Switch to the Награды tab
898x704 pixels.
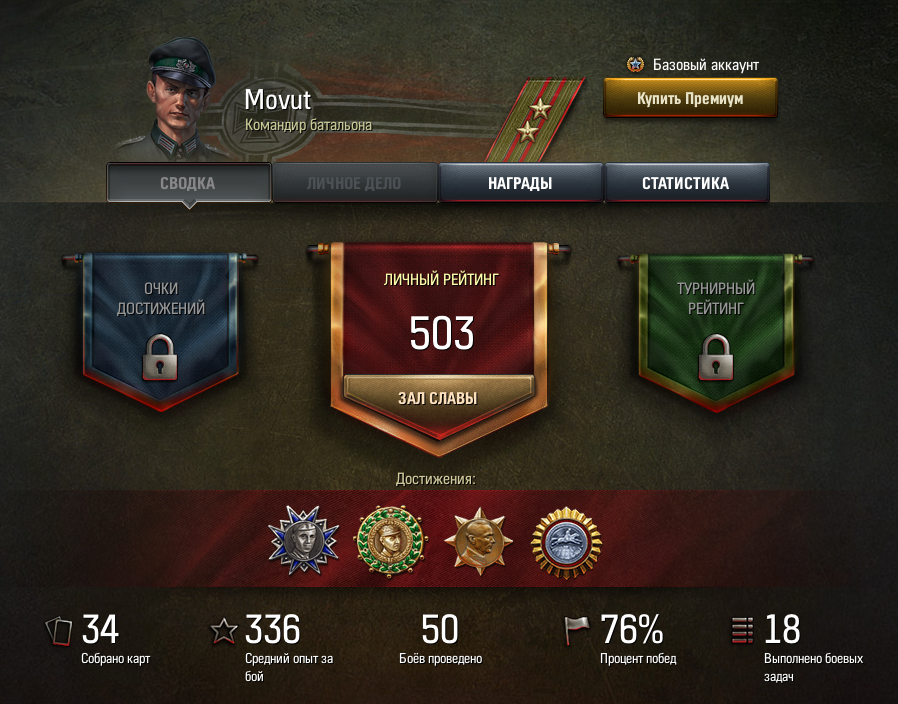[520, 183]
